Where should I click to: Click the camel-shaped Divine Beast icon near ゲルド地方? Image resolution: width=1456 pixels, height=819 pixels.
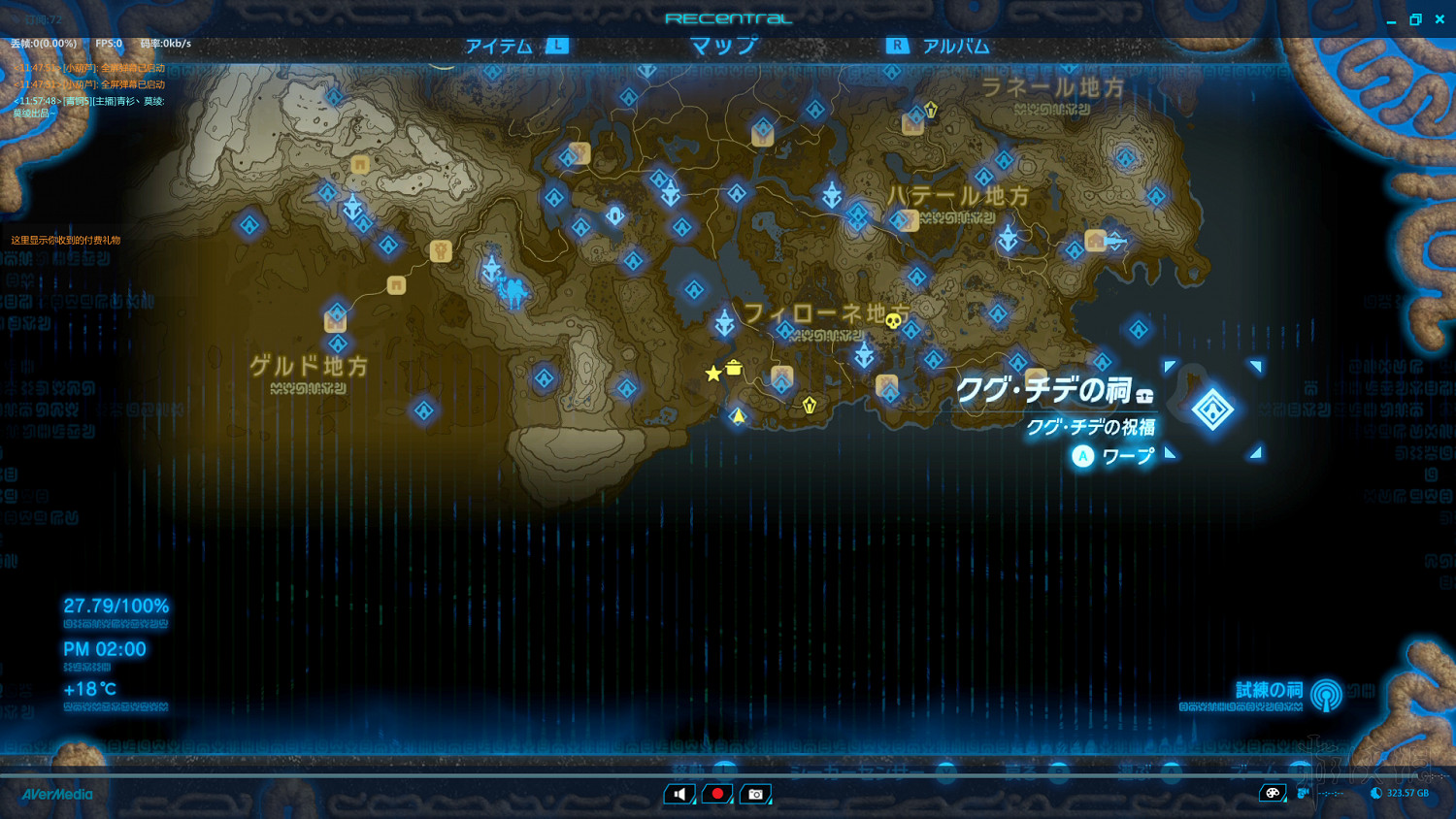513,293
